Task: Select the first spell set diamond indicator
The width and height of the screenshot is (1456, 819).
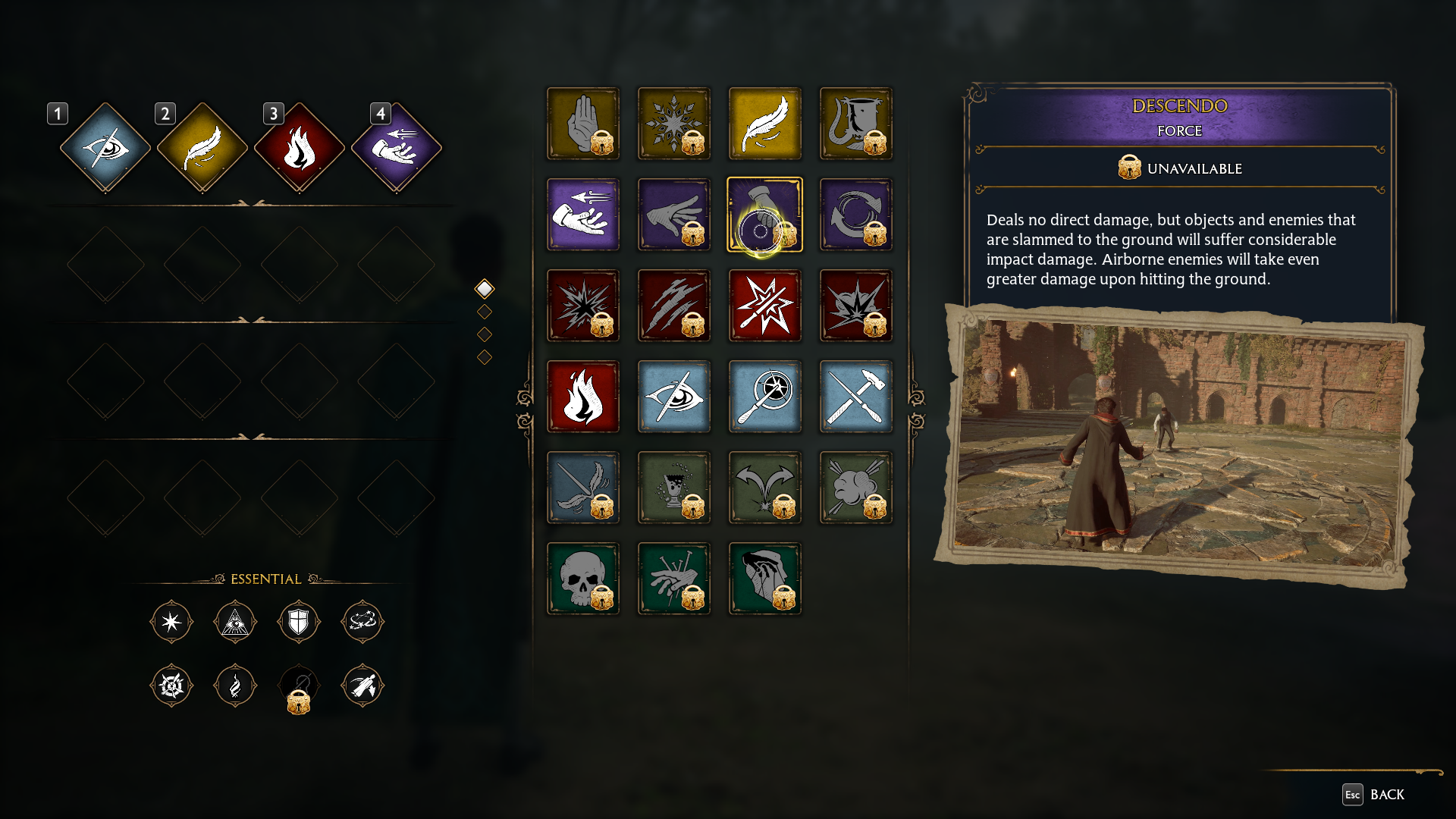Action: coord(483,288)
